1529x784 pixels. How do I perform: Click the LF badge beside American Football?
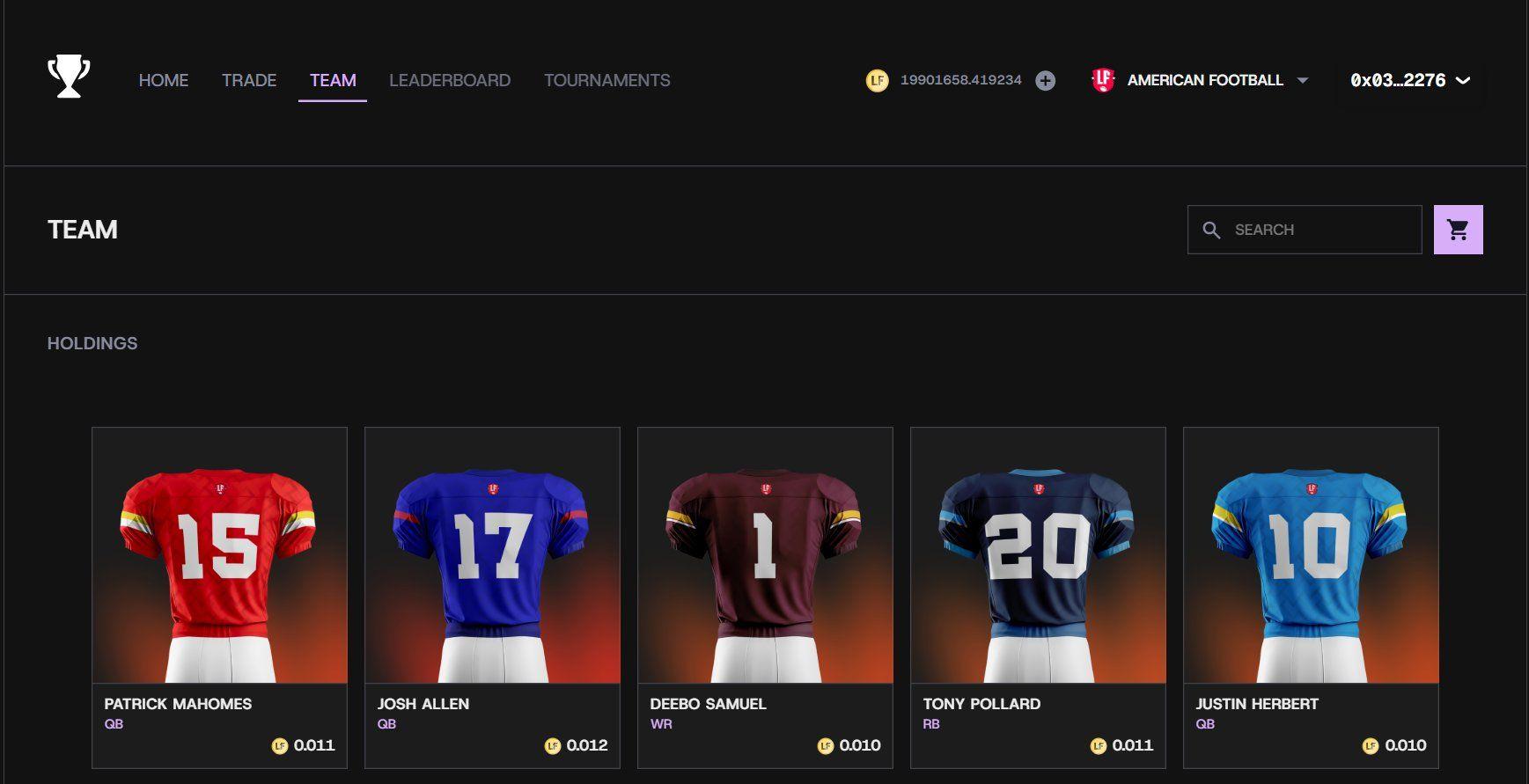click(1105, 80)
